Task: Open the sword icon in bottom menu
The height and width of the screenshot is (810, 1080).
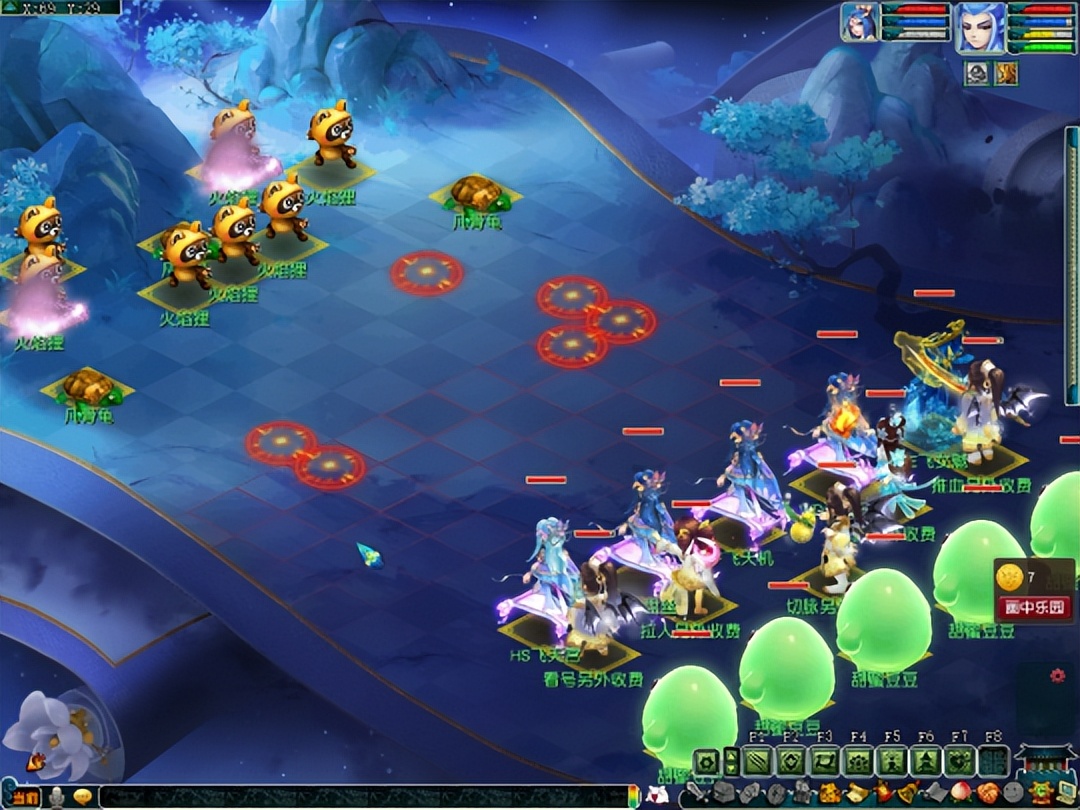Action: (x=696, y=795)
